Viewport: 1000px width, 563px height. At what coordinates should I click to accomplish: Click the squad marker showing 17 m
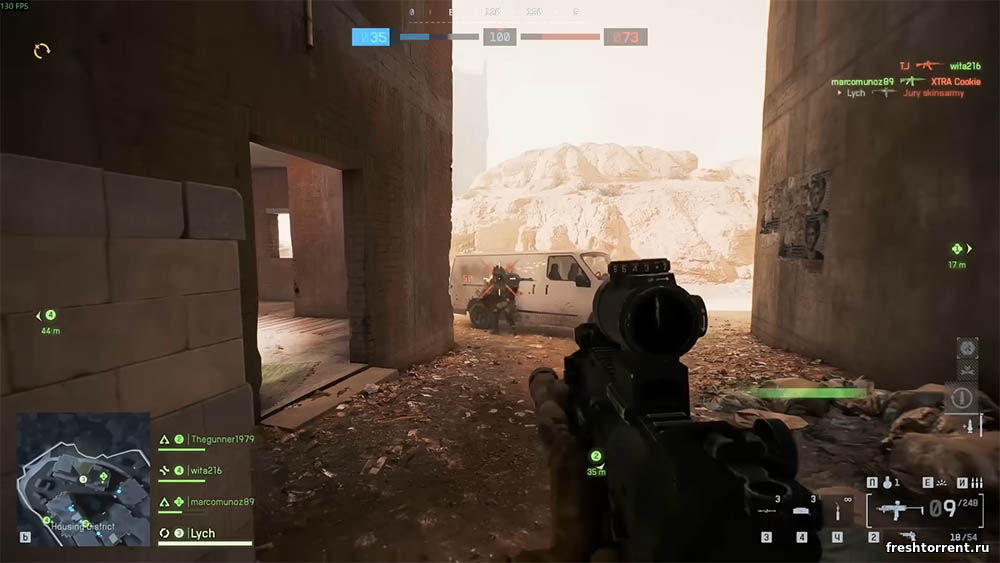(x=957, y=253)
